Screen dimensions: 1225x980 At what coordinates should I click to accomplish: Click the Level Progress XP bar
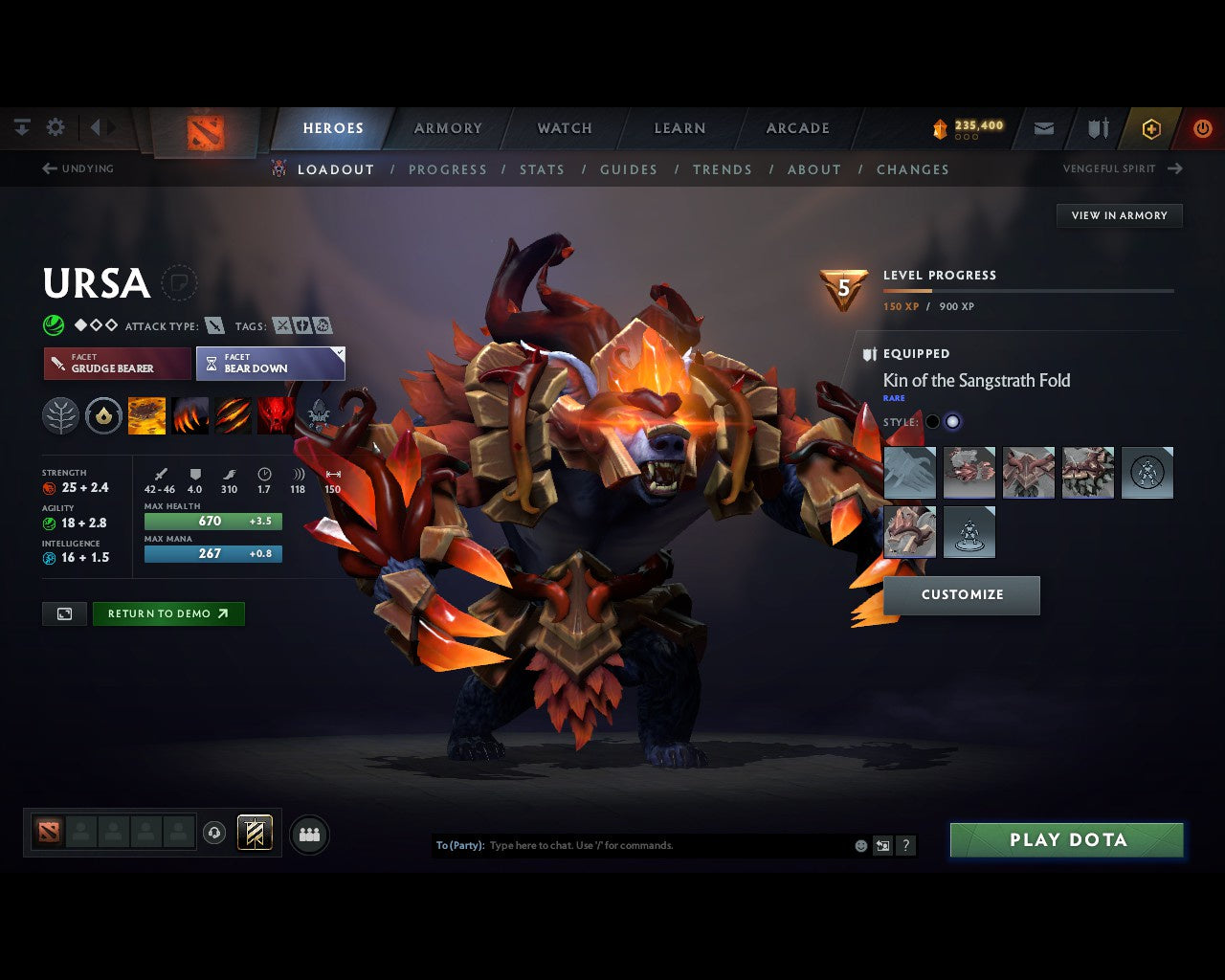click(1029, 291)
